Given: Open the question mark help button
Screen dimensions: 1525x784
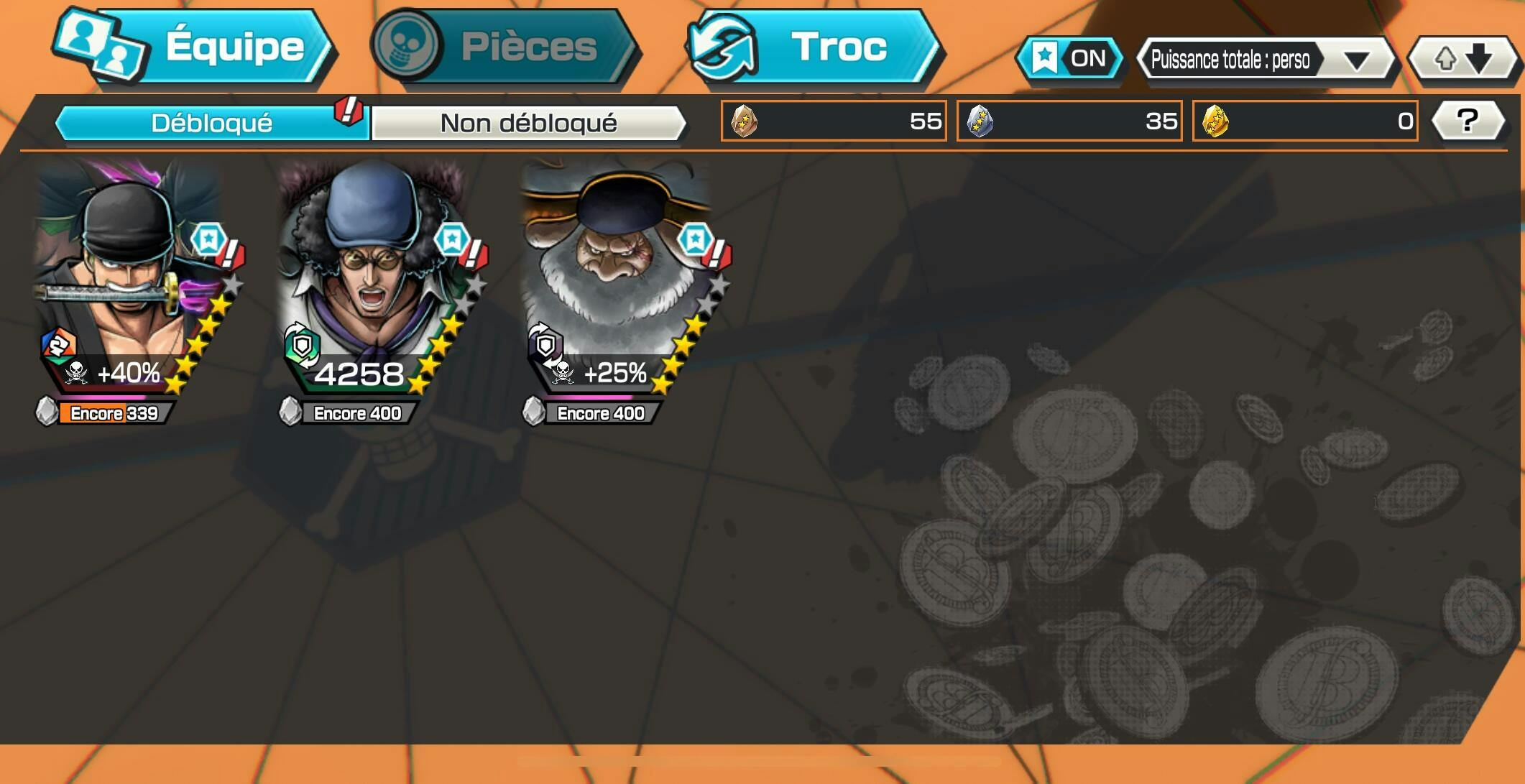Looking at the screenshot, I should pyautogui.click(x=1468, y=121).
